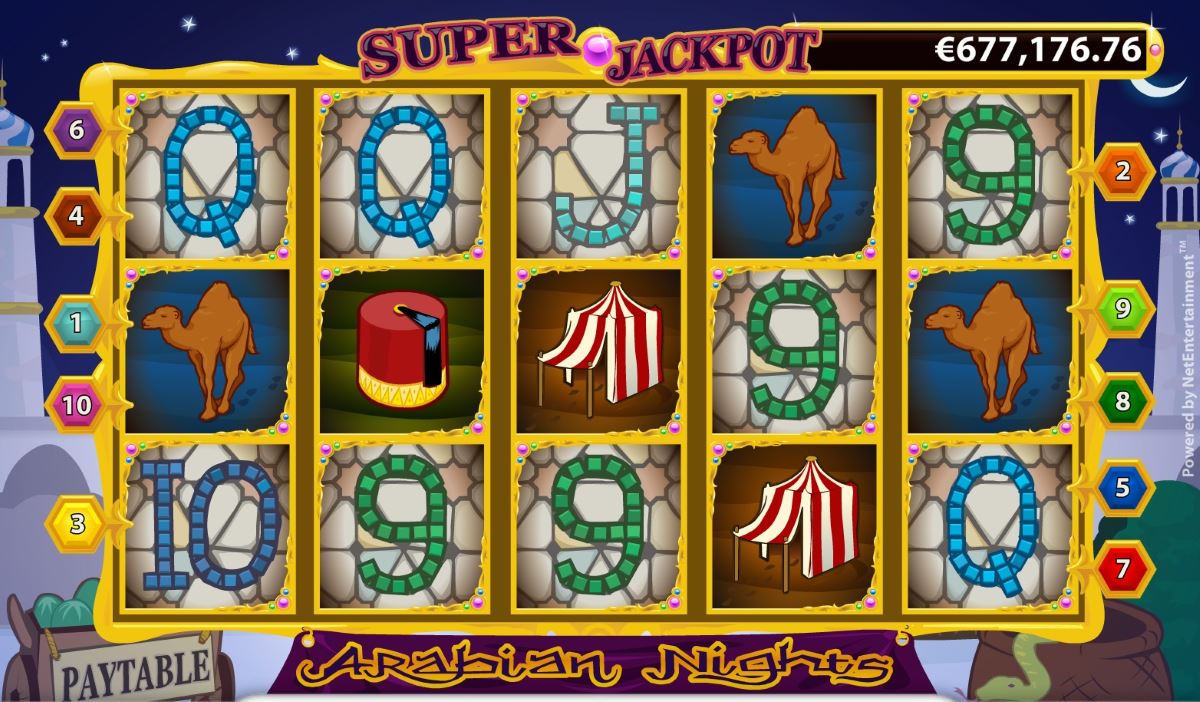Activate the green payline 9 marker
This screenshot has height=702, width=1200.
[x=1123, y=309]
